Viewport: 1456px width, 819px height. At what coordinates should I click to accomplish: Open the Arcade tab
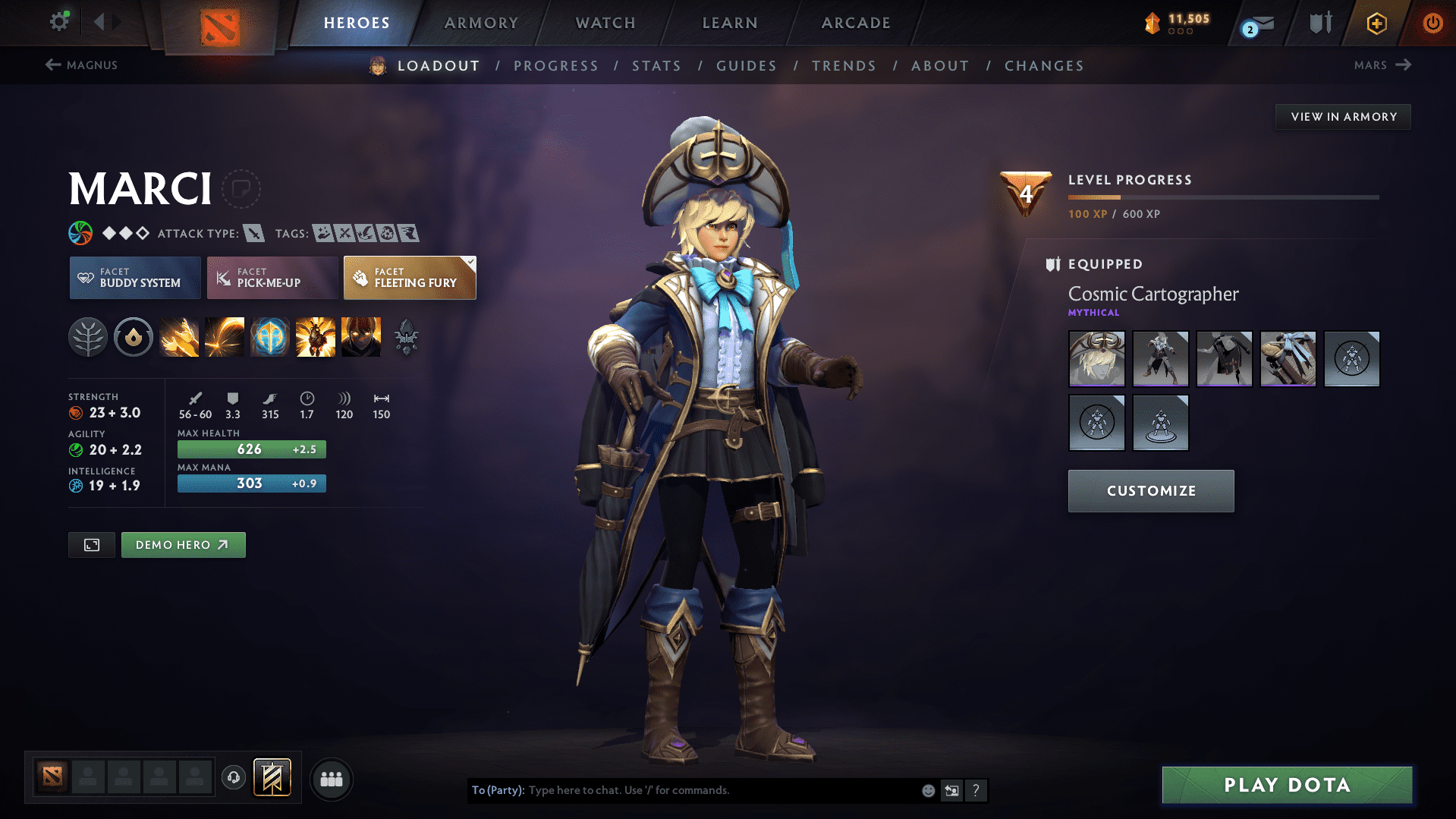tap(856, 23)
